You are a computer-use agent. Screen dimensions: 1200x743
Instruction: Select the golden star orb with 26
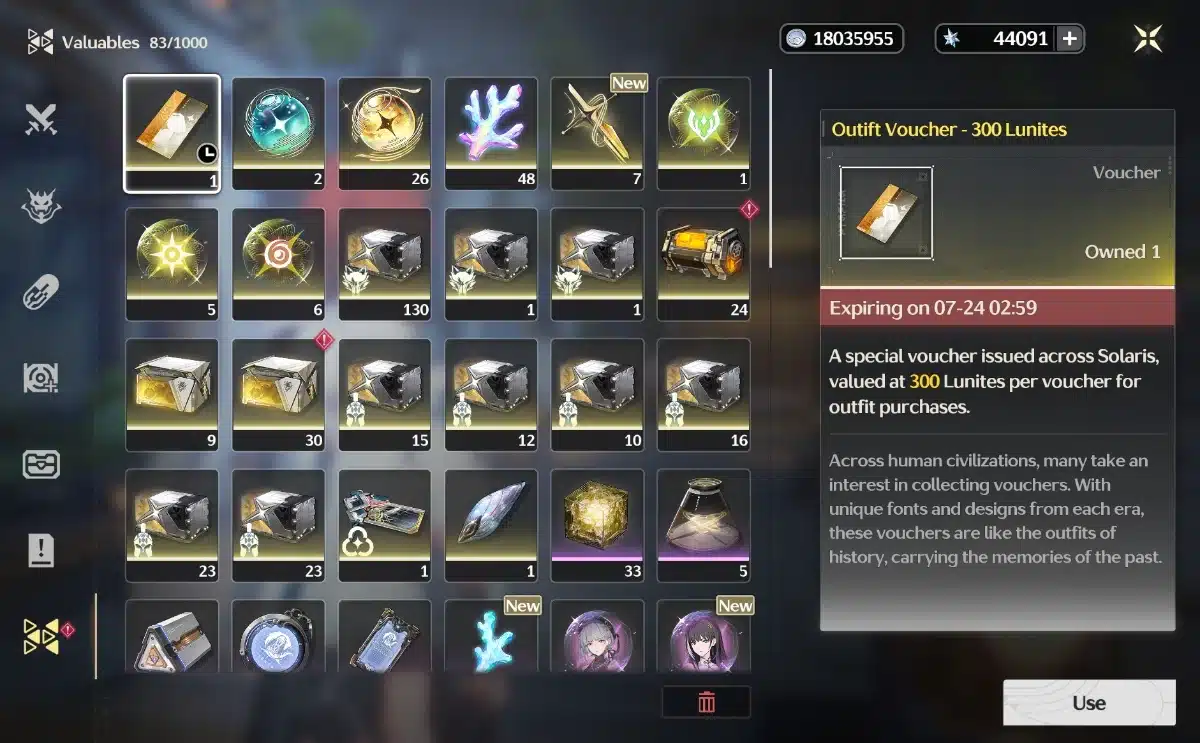tap(385, 133)
